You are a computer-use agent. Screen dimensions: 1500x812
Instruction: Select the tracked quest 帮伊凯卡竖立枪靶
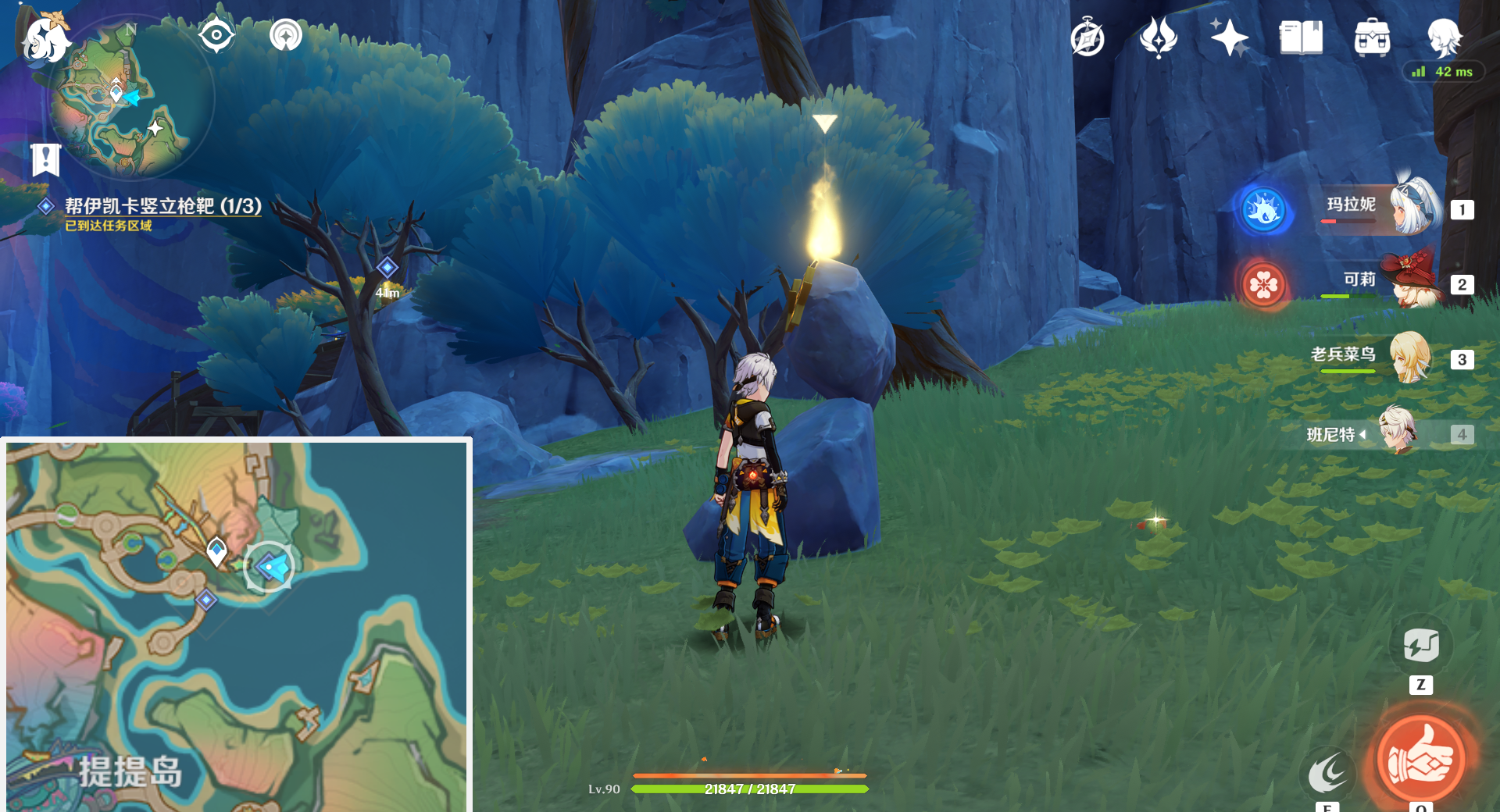pos(162,206)
